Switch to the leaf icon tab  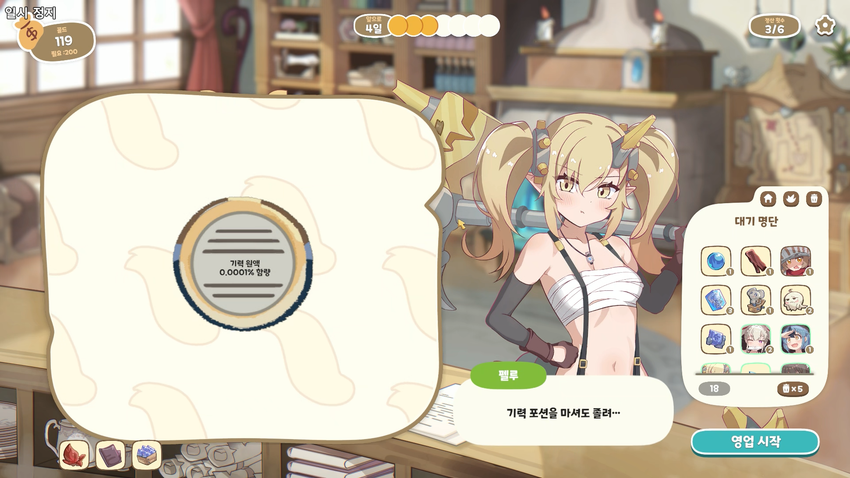click(791, 198)
